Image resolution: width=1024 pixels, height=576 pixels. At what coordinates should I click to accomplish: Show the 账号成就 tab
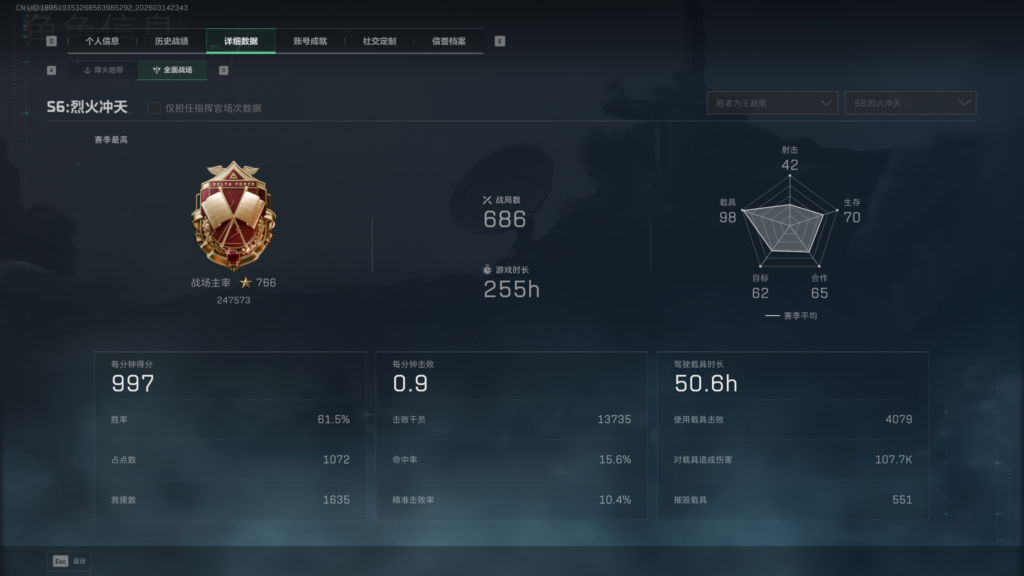[x=310, y=41]
